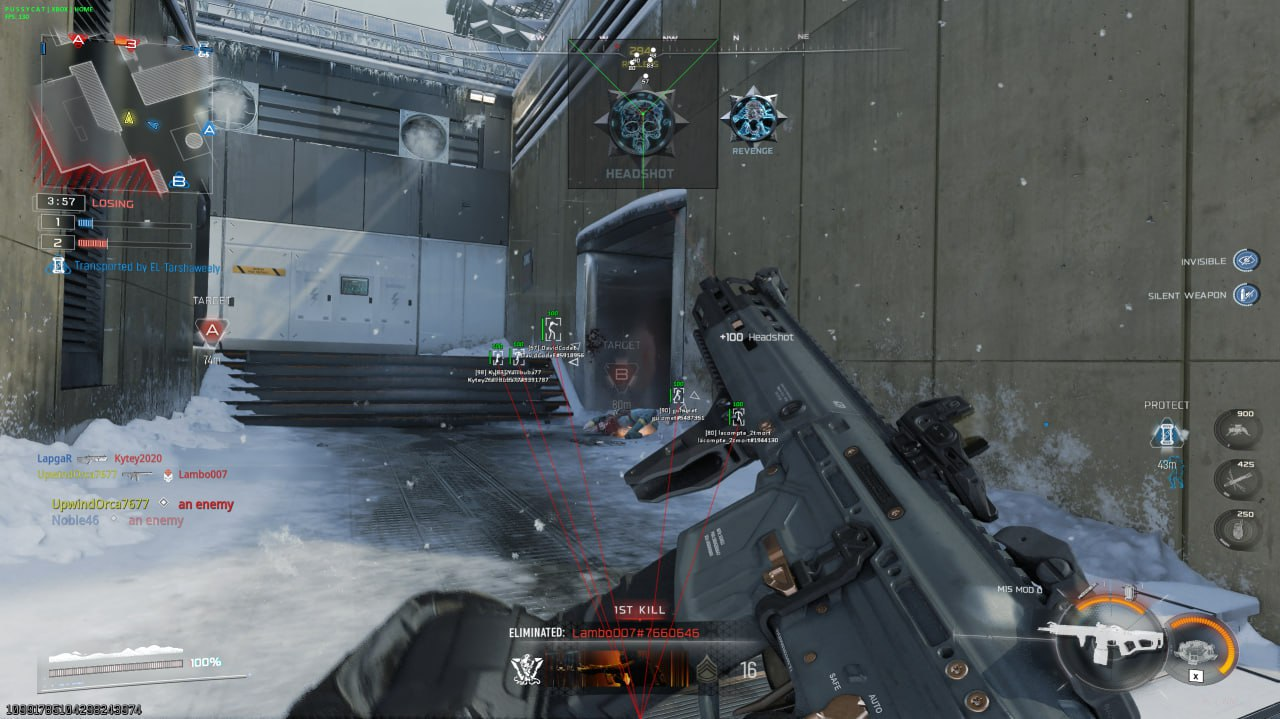Click the Target B objective marker
The image size is (1280, 719).
[x=620, y=377]
